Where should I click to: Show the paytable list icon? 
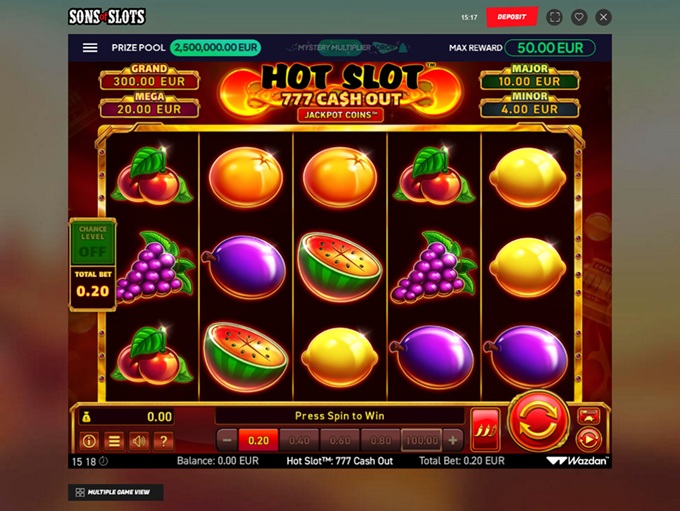click(x=114, y=441)
